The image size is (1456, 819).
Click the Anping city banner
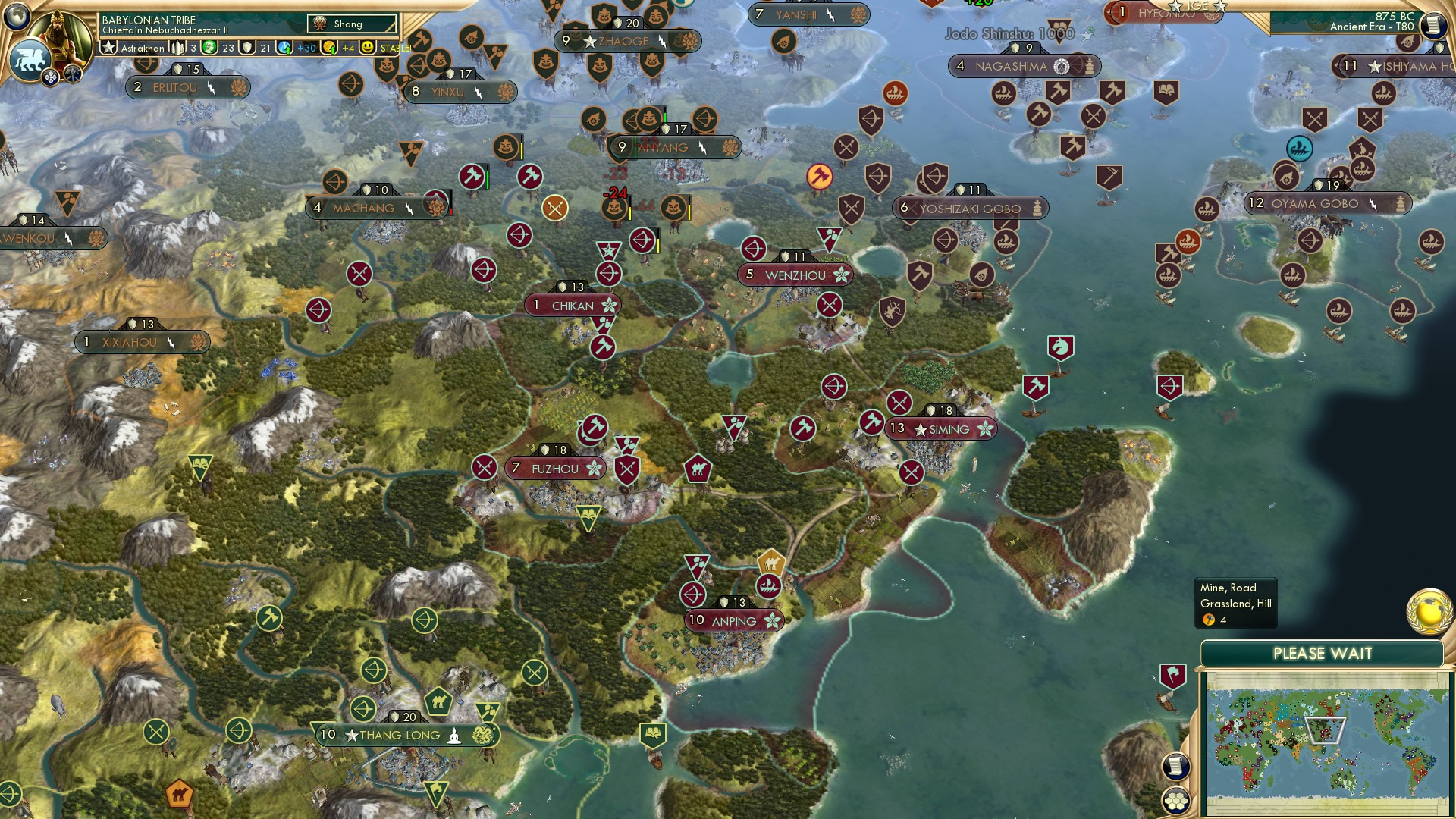pyautogui.click(x=733, y=621)
